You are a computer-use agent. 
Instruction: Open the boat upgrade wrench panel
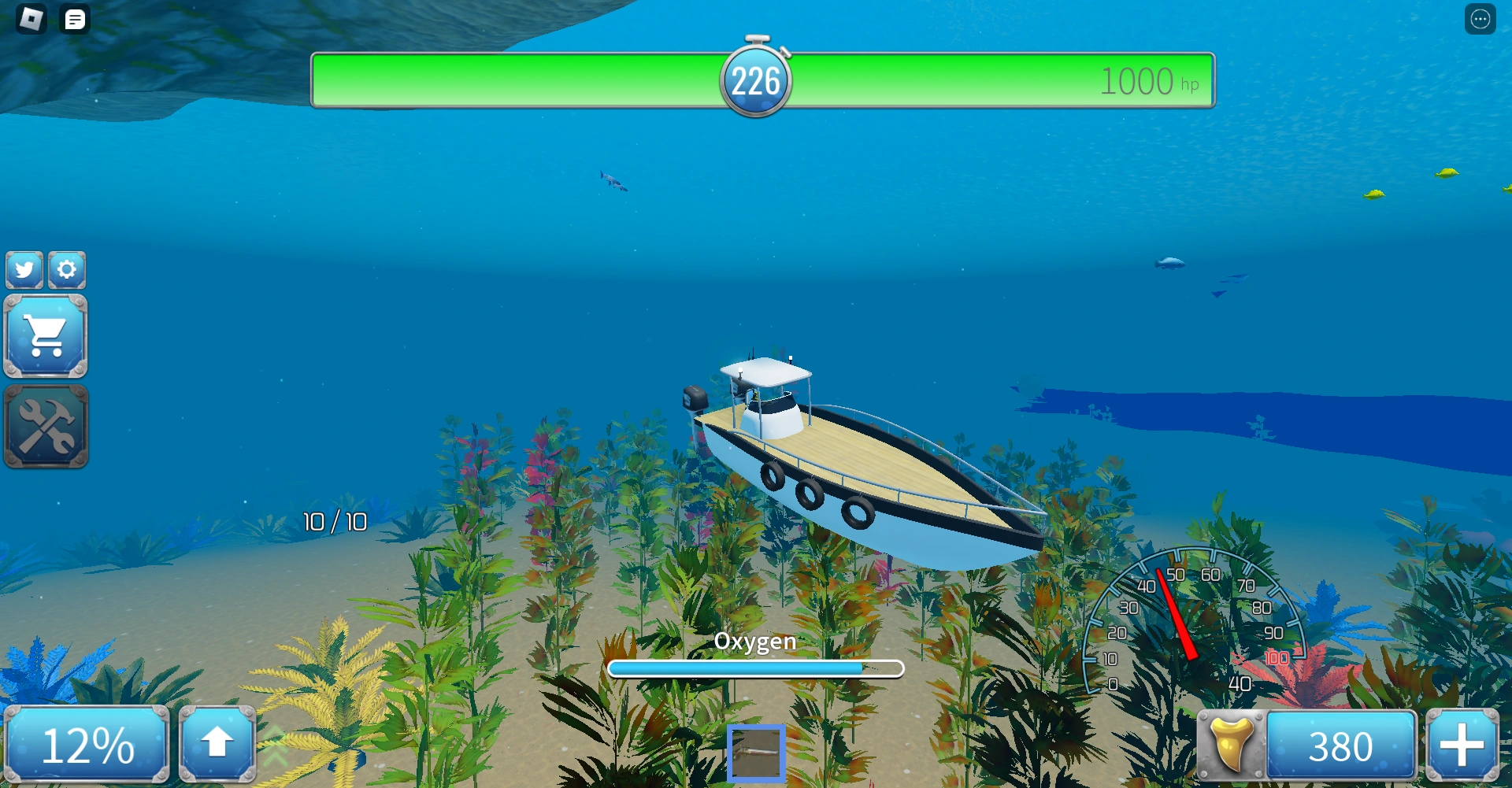[46, 427]
